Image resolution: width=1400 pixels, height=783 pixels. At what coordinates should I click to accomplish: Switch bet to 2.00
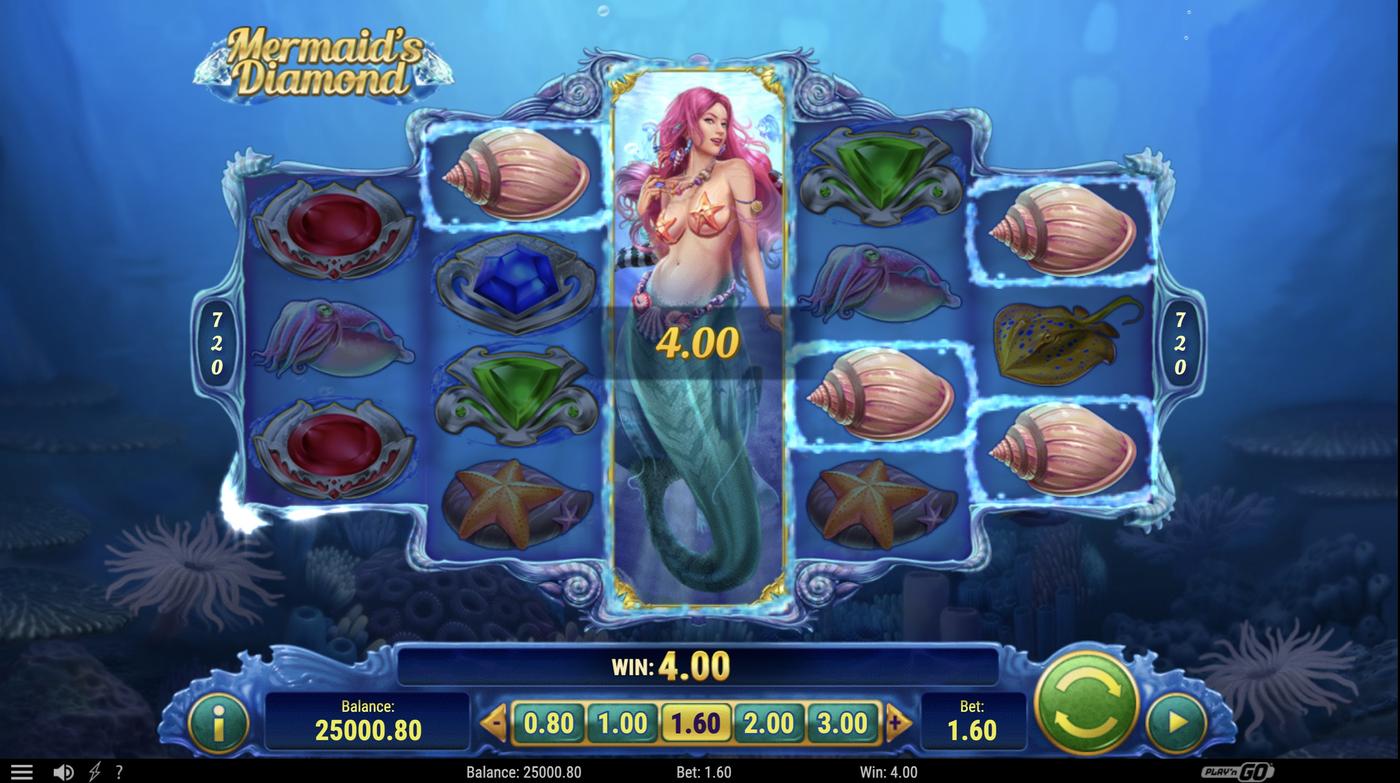click(x=769, y=722)
